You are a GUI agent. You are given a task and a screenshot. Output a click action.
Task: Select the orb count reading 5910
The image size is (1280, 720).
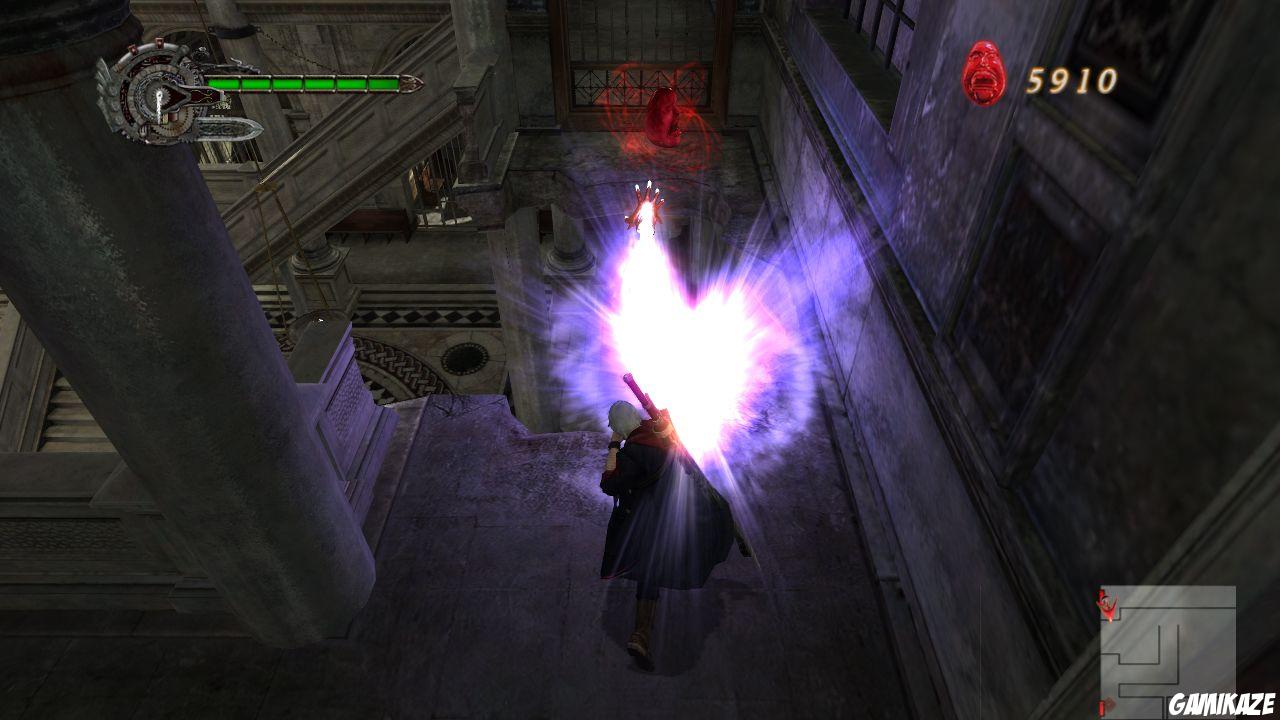[x=1072, y=76]
